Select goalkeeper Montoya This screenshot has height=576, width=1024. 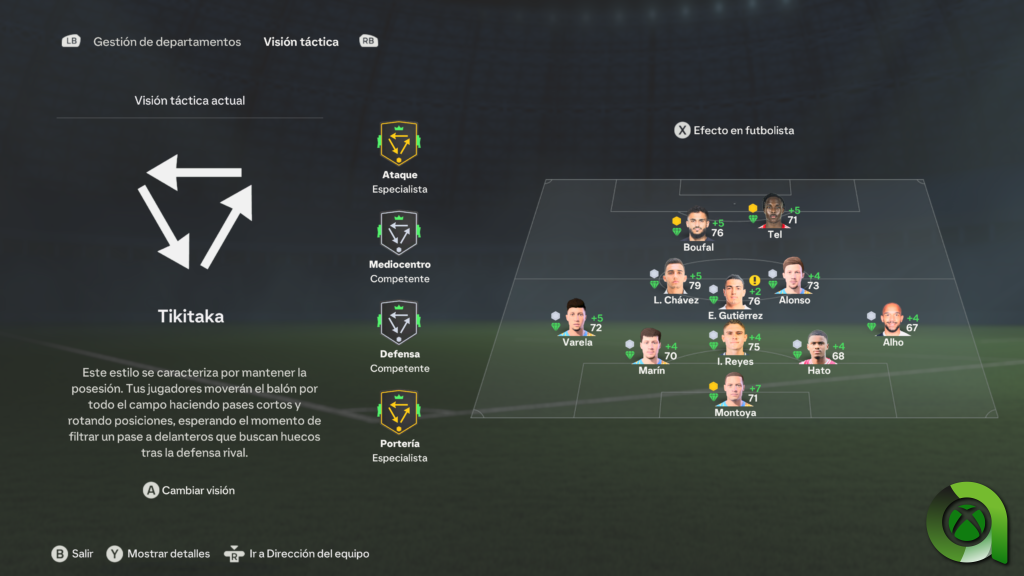(734, 390)
